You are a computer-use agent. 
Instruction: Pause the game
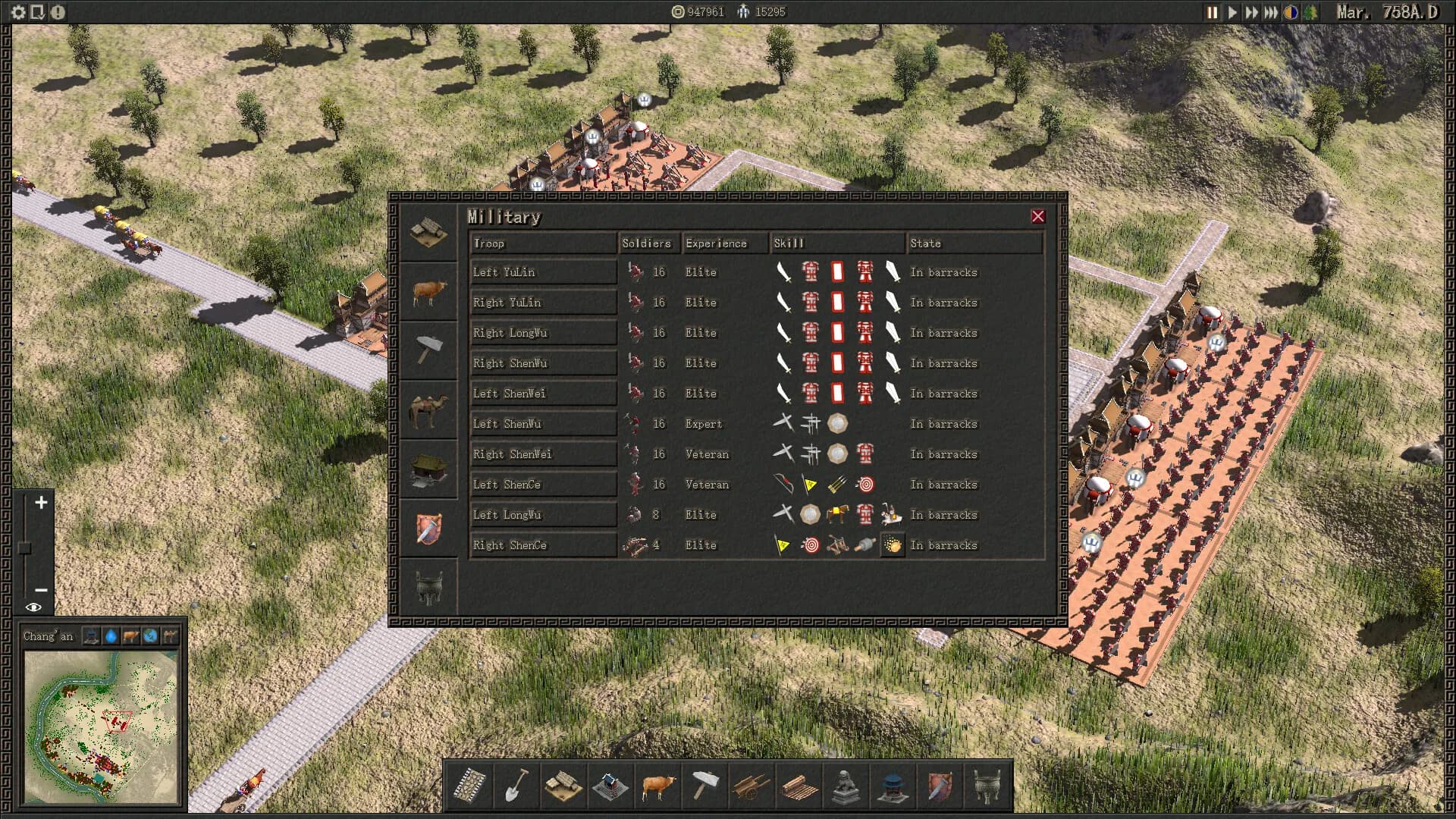point(1212,12)
